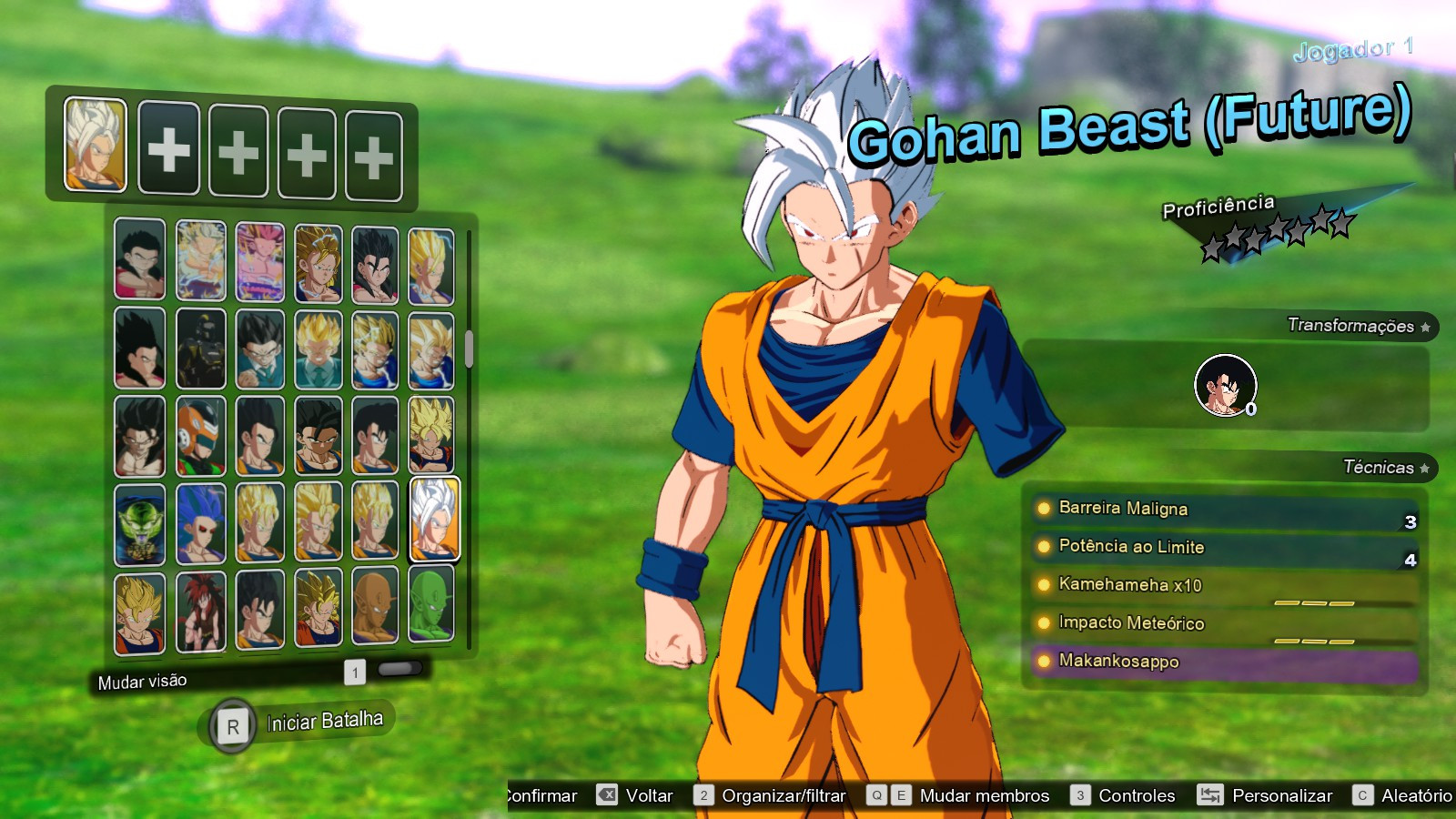Select the Gohan Beast team slot portrait
The image size is (1456, 819).
(x=95, y=145)
